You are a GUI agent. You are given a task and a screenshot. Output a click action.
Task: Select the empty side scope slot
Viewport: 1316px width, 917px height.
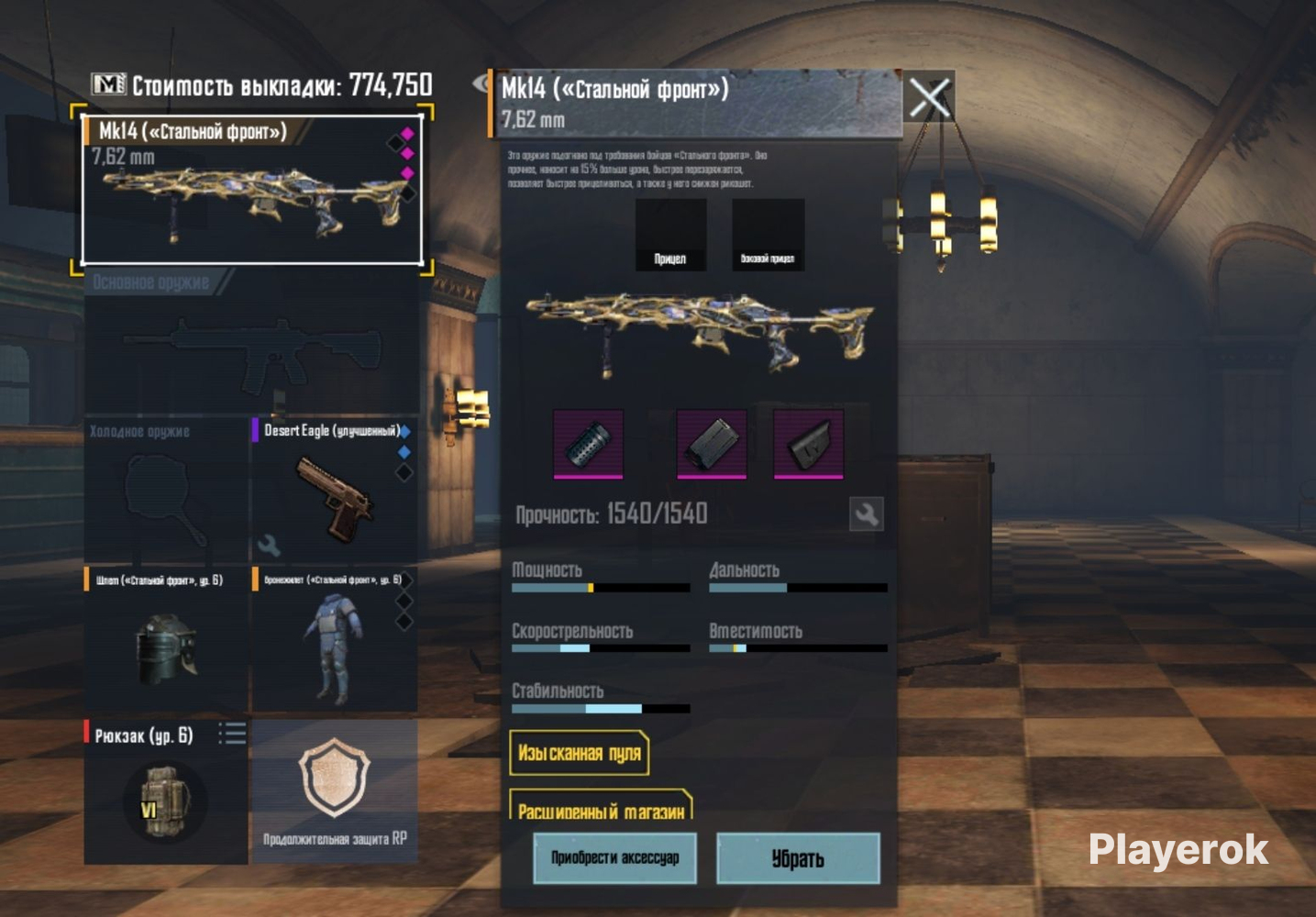click(768, 235)
